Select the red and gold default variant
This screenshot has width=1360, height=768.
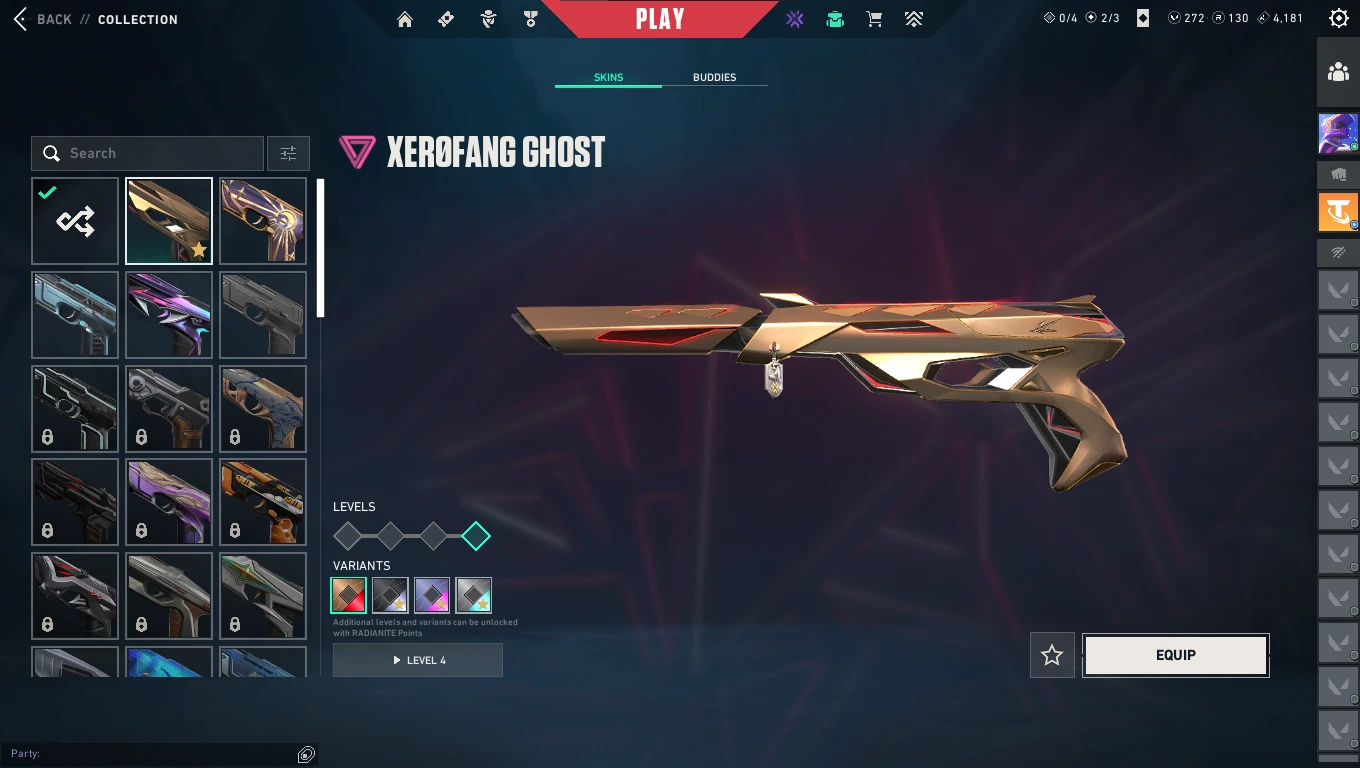(349, 595)
